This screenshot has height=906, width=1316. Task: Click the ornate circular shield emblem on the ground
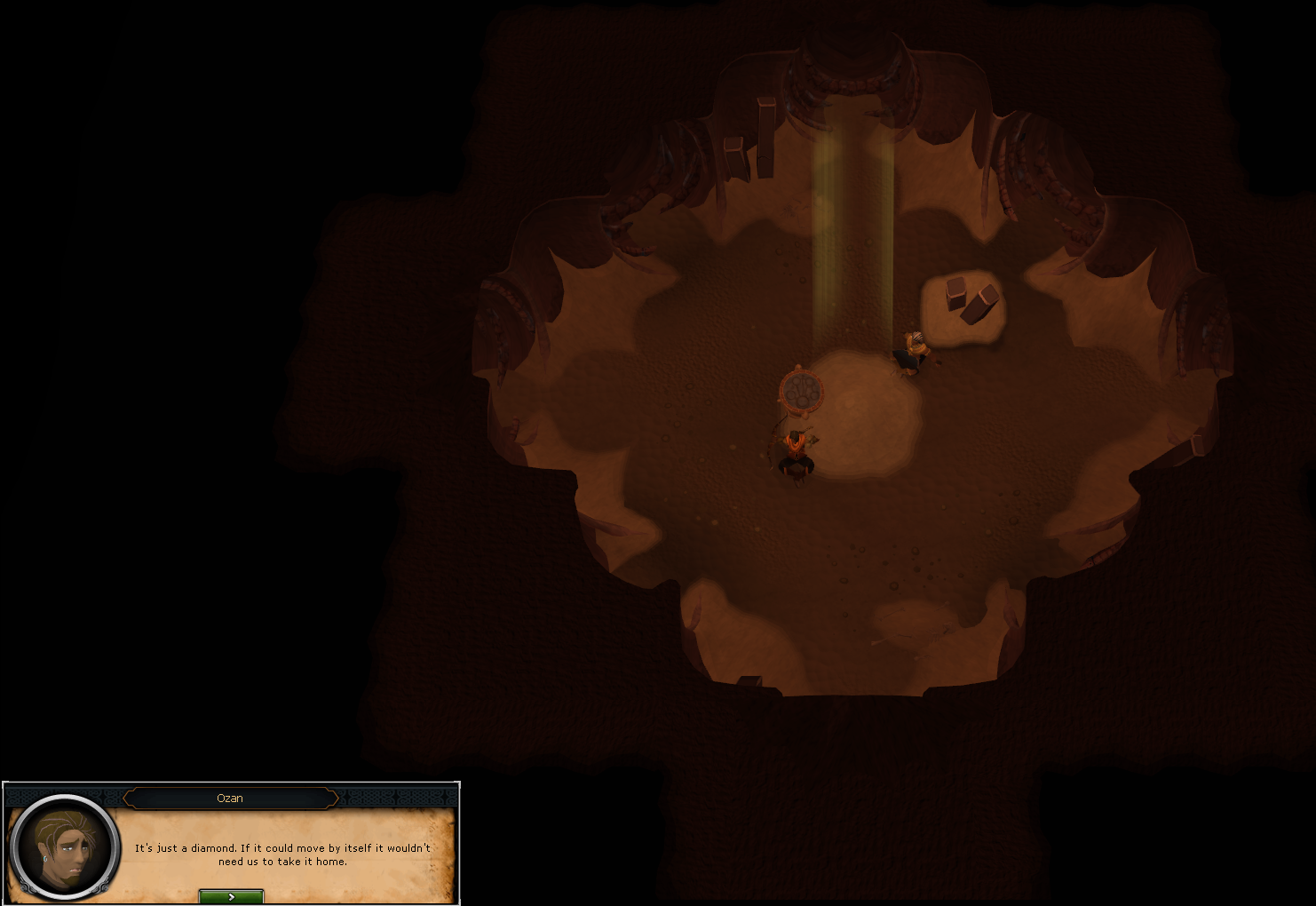click(800, 392)
